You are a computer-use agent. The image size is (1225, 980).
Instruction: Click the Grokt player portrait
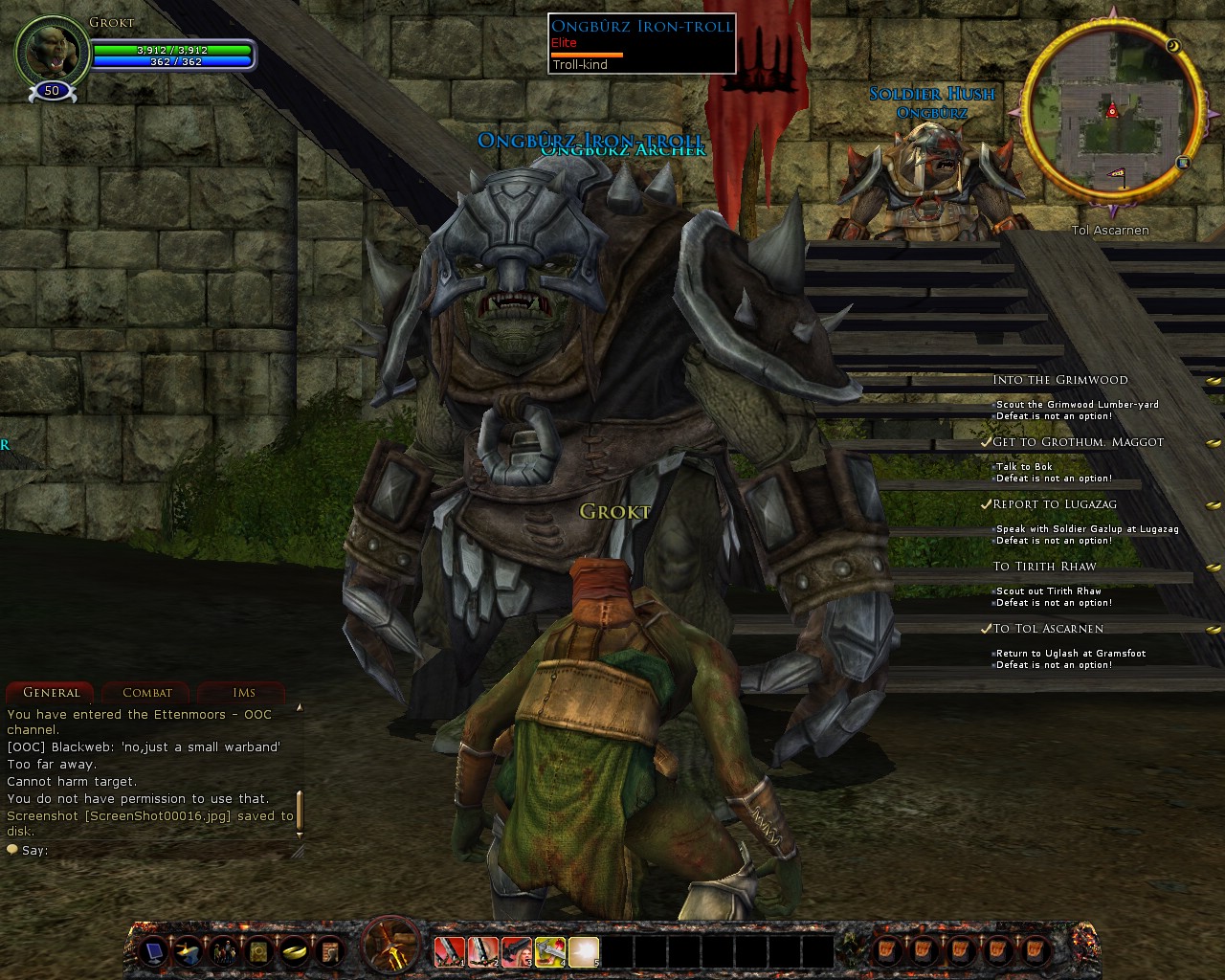click(50, 53)
